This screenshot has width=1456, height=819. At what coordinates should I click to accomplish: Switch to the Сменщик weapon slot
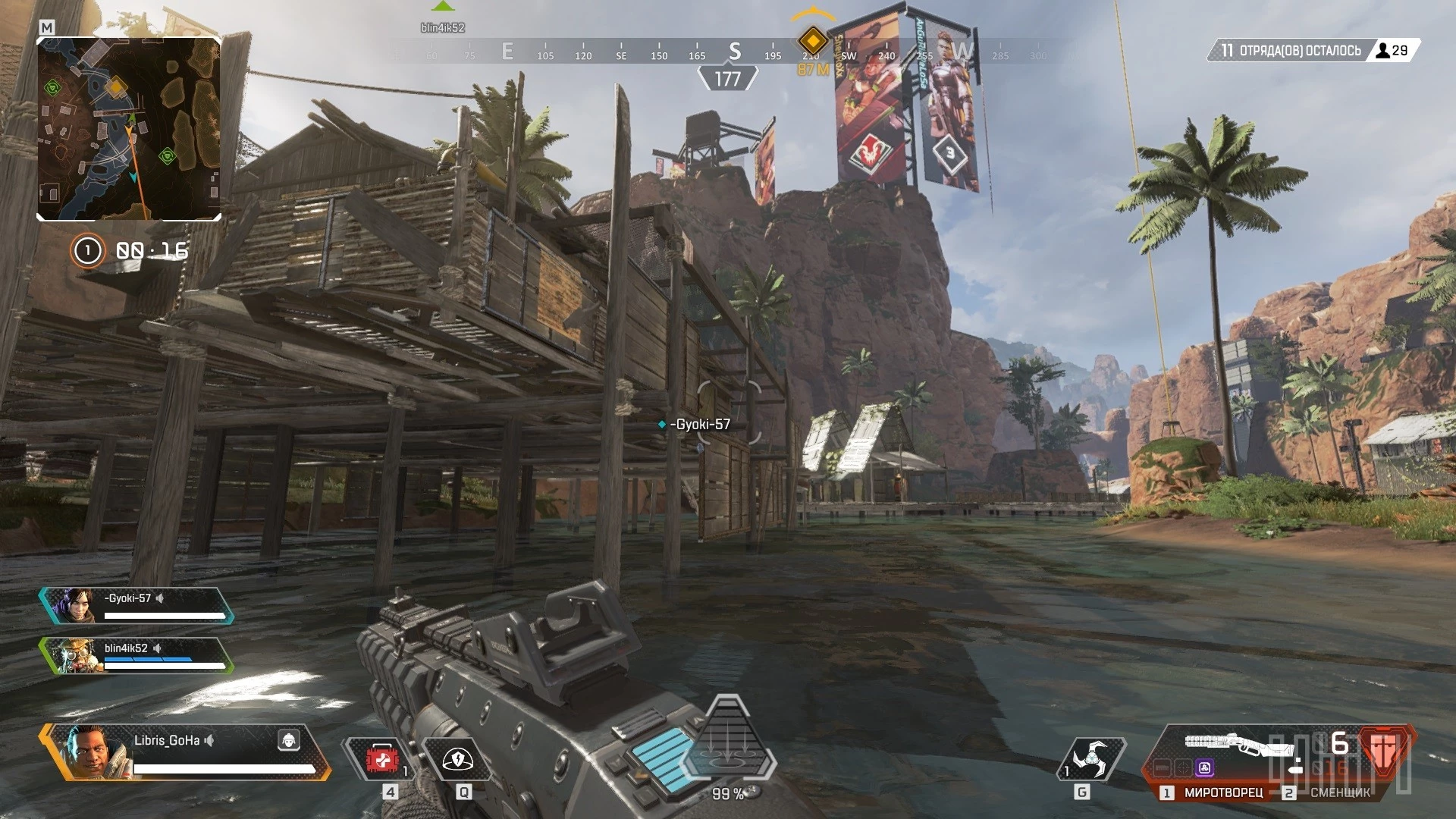tap(1332, 792)
